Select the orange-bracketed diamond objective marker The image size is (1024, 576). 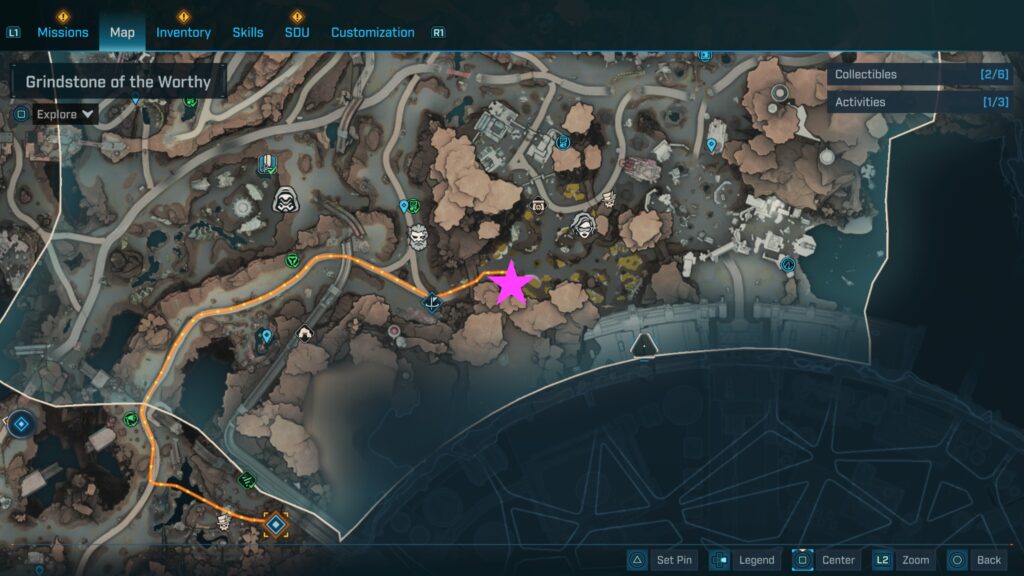point(276,523)
